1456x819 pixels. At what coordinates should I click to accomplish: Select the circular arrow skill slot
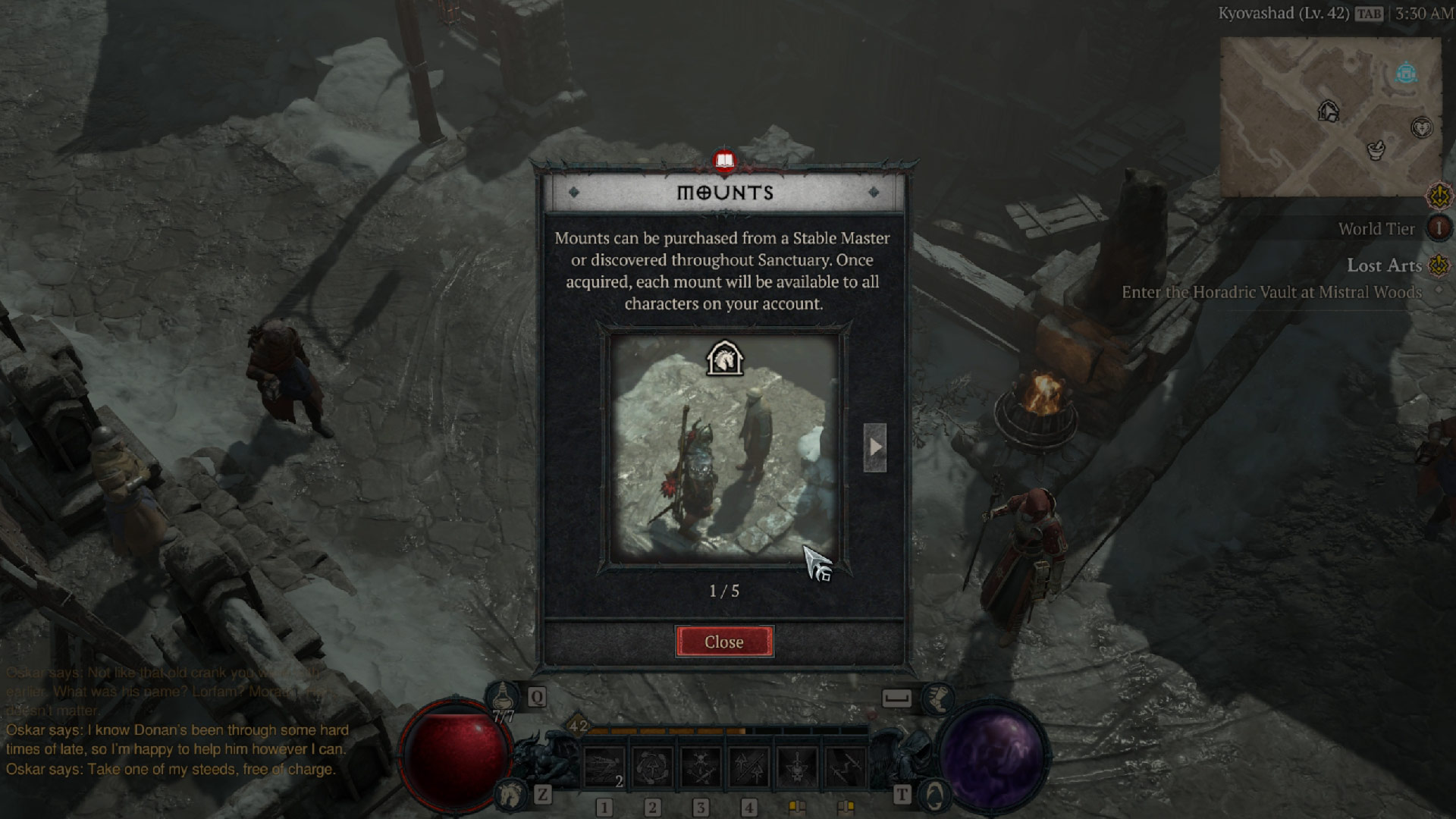pos(653,767)
